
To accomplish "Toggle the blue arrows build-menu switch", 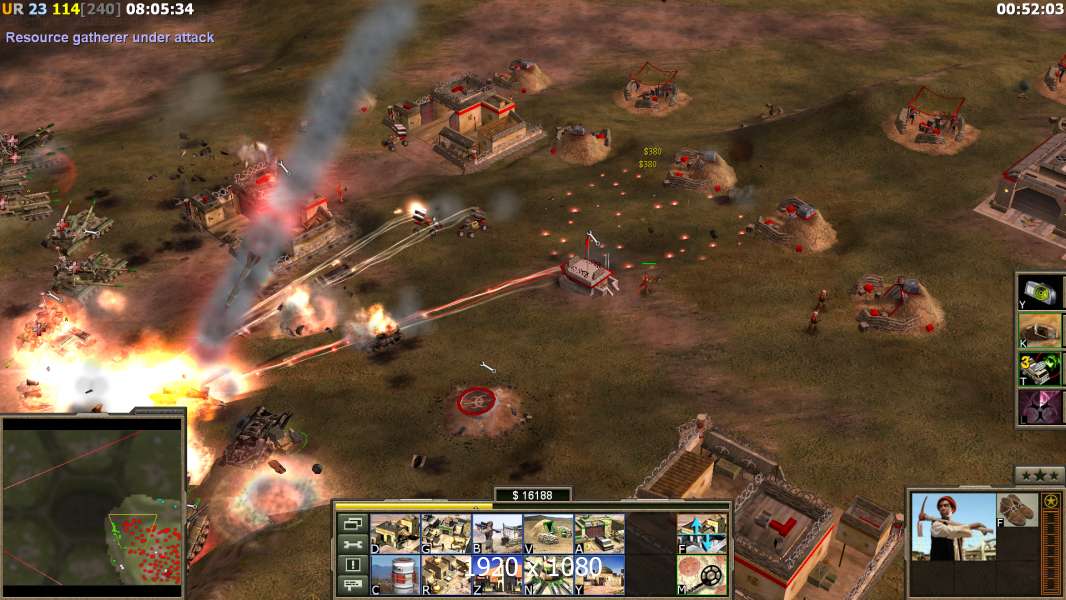I will pos(702,534).
